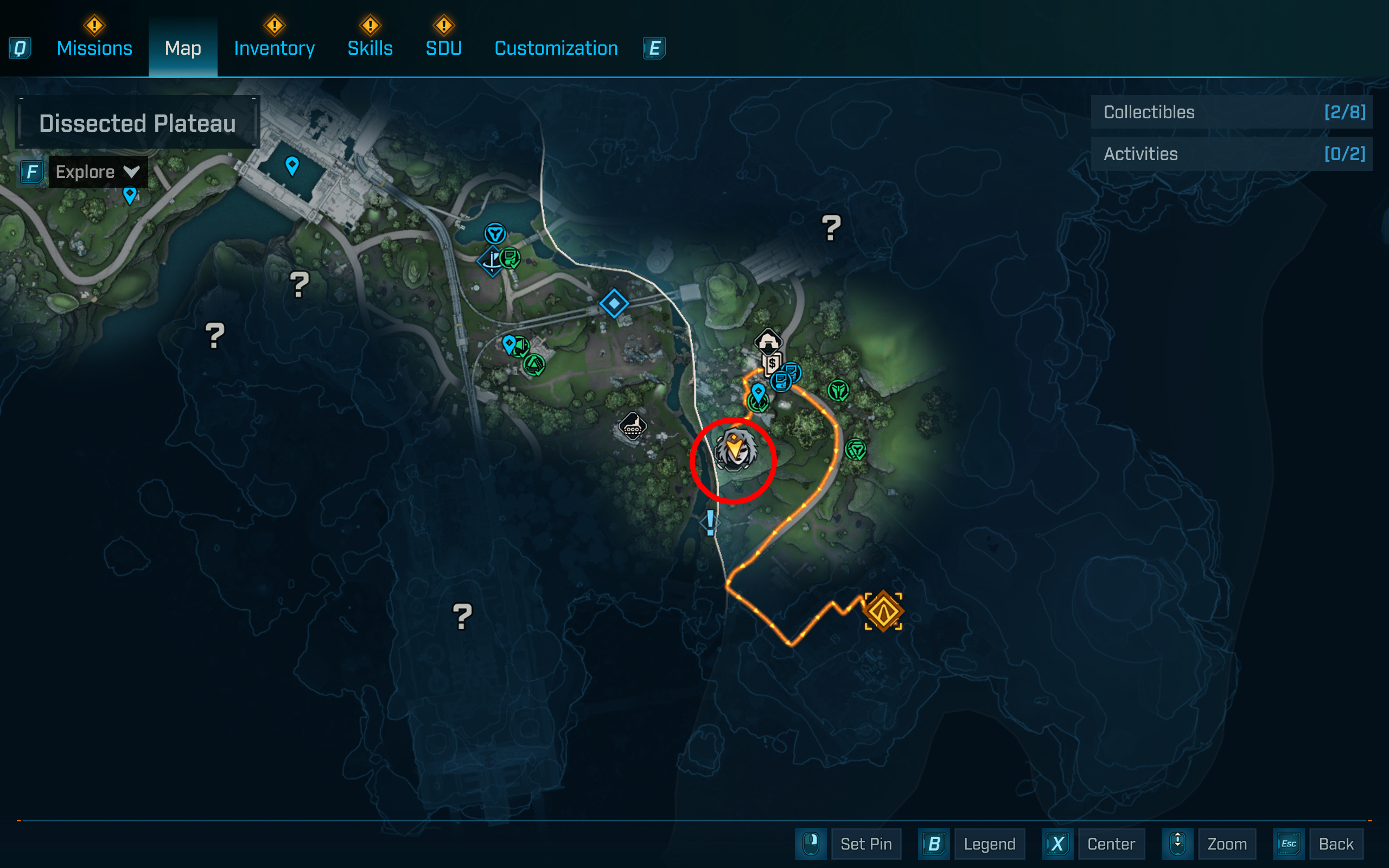This screenshot has width=1389, height=868.
Task: Select the blue circular fast travel station icon
Action: 495,234
